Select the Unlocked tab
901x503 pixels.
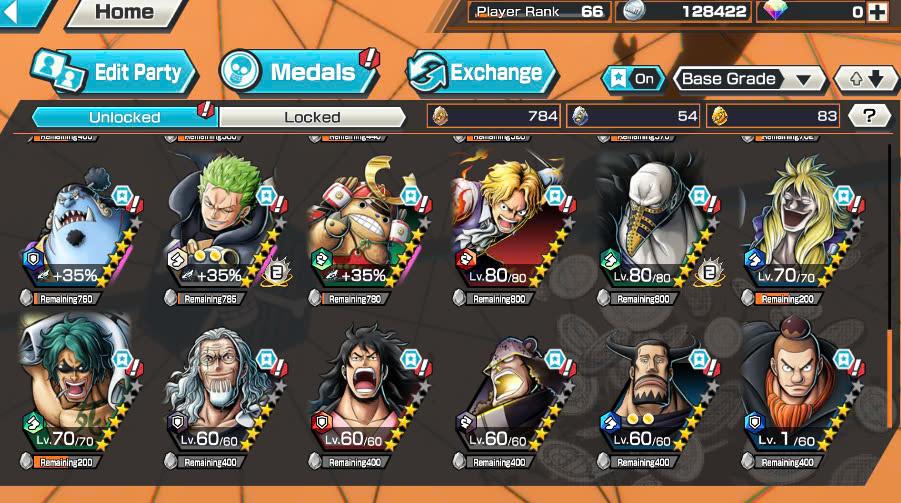pos(125,117)
